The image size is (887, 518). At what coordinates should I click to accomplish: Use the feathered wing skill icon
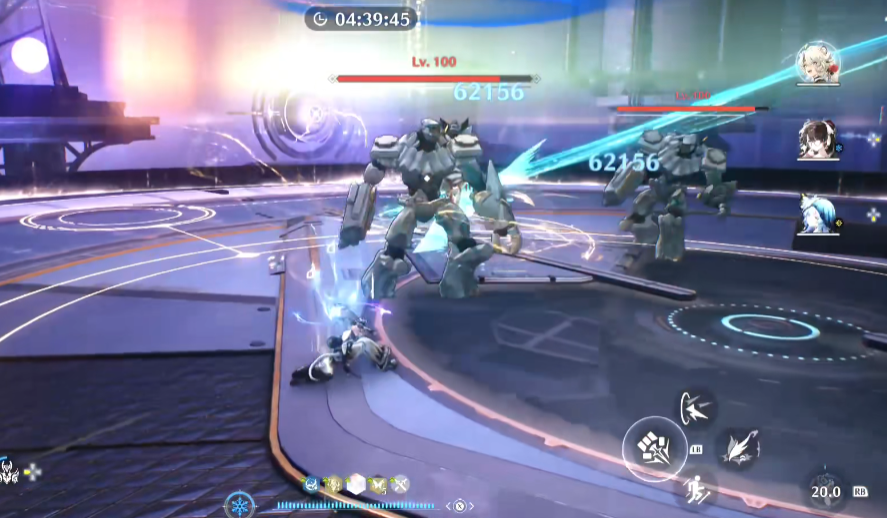point(739,448)
